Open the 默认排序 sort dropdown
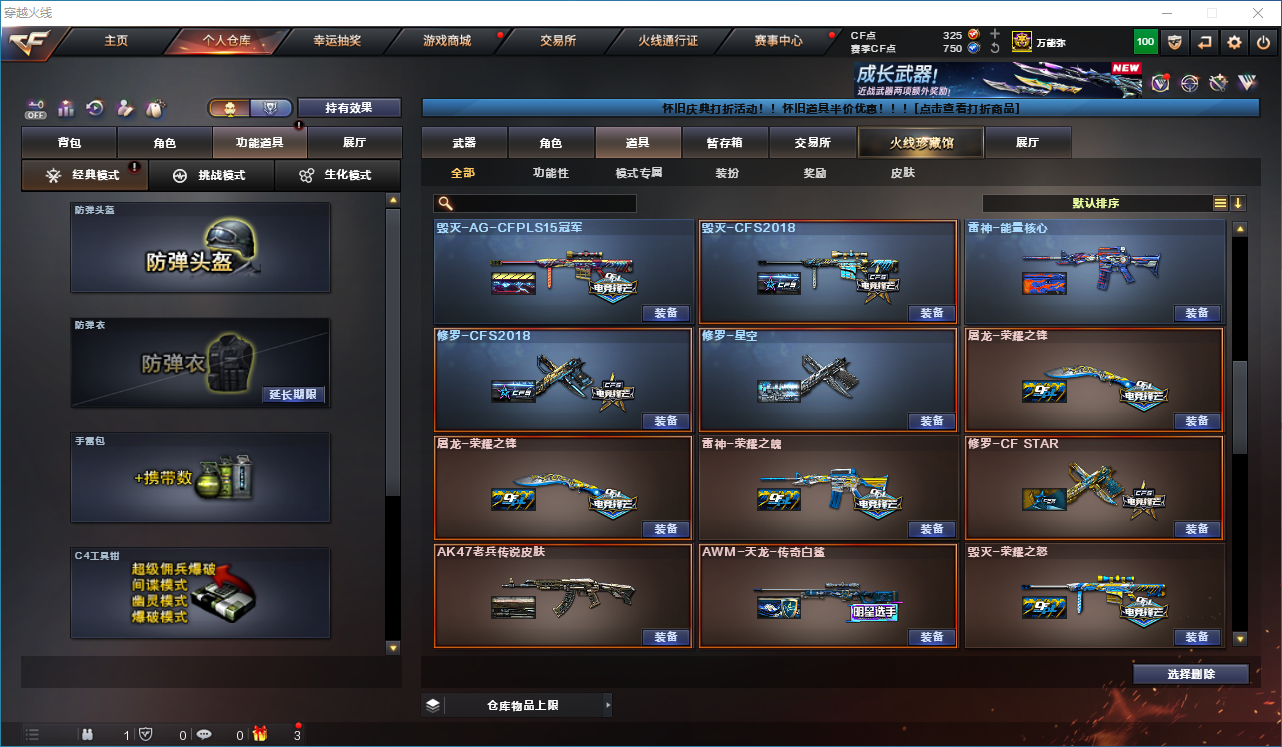 coord(1096,203)
